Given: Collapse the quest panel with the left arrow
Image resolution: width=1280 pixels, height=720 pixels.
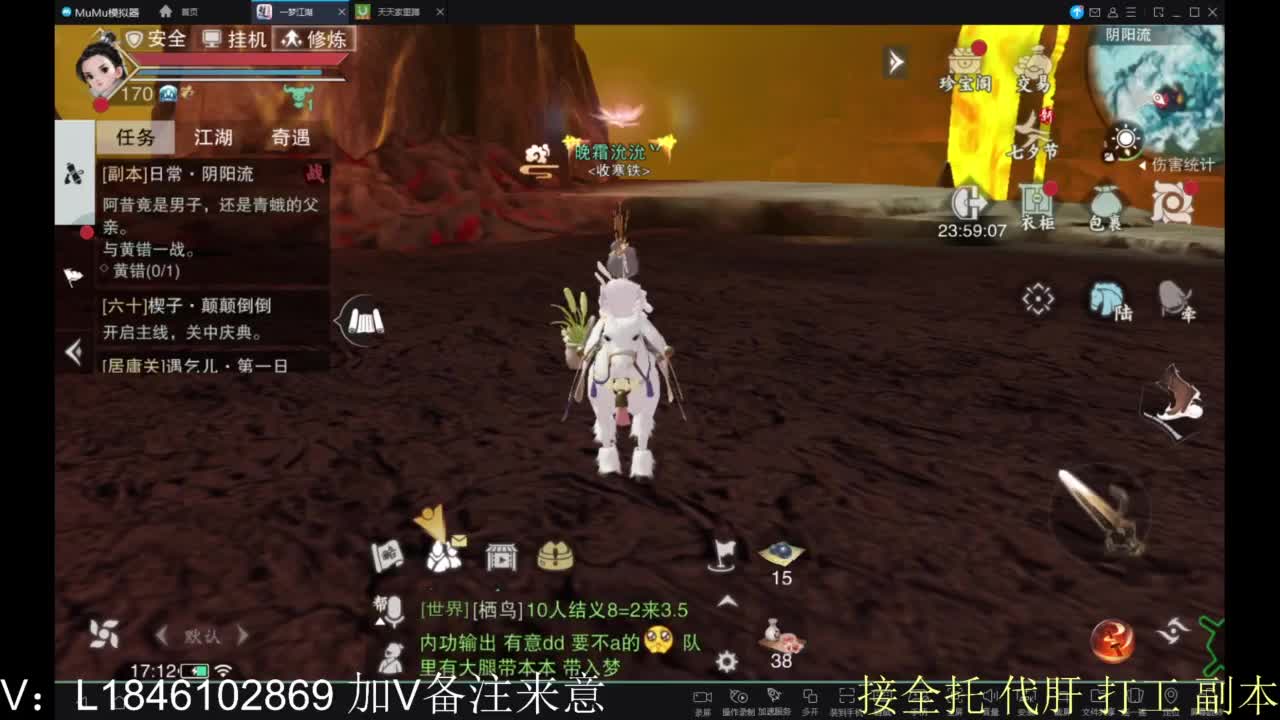Looking at the screenshot, I should tap(71, 351).
